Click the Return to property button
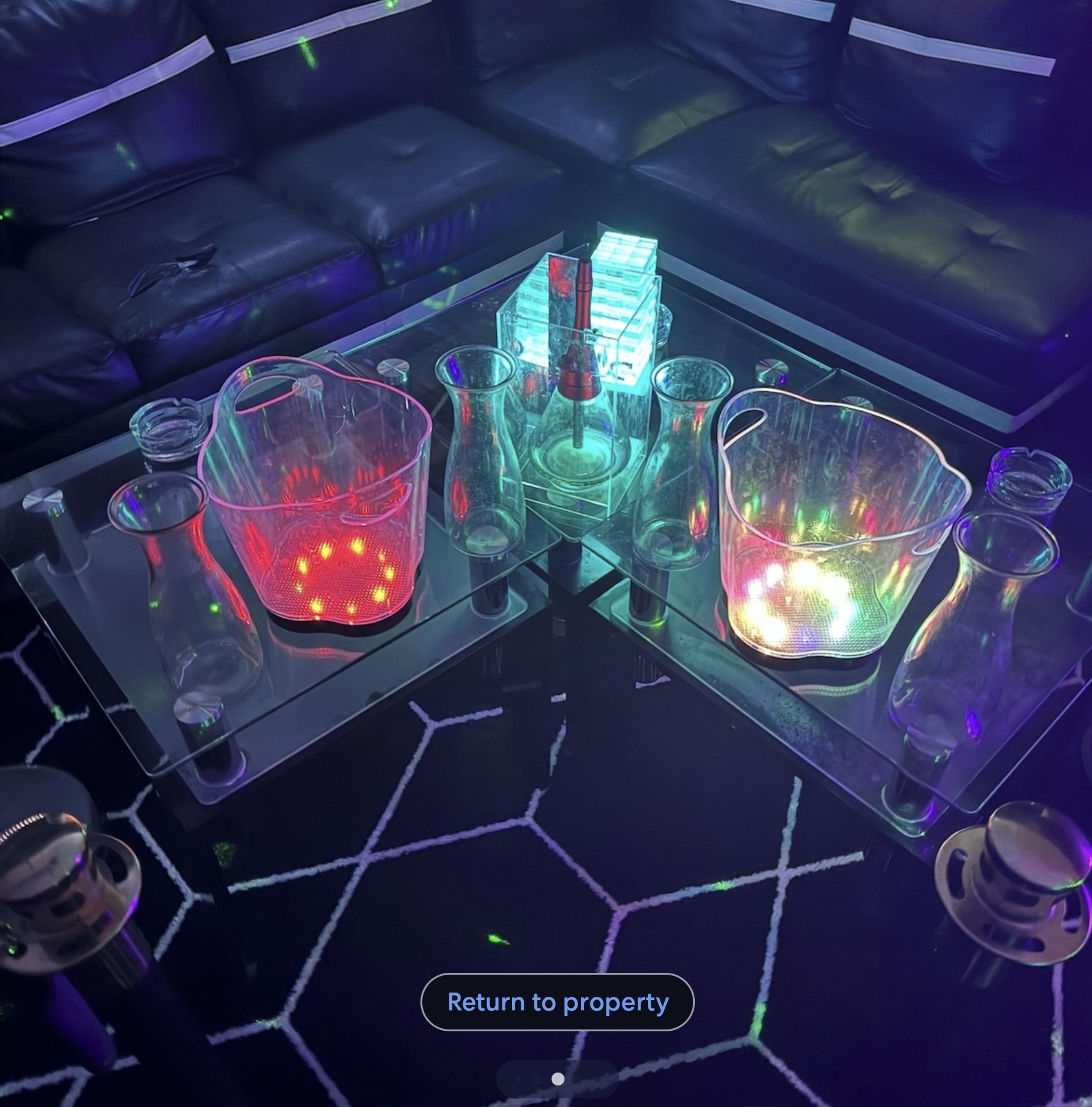This screenshot has width=1092, height=1107. point(557,1002)
